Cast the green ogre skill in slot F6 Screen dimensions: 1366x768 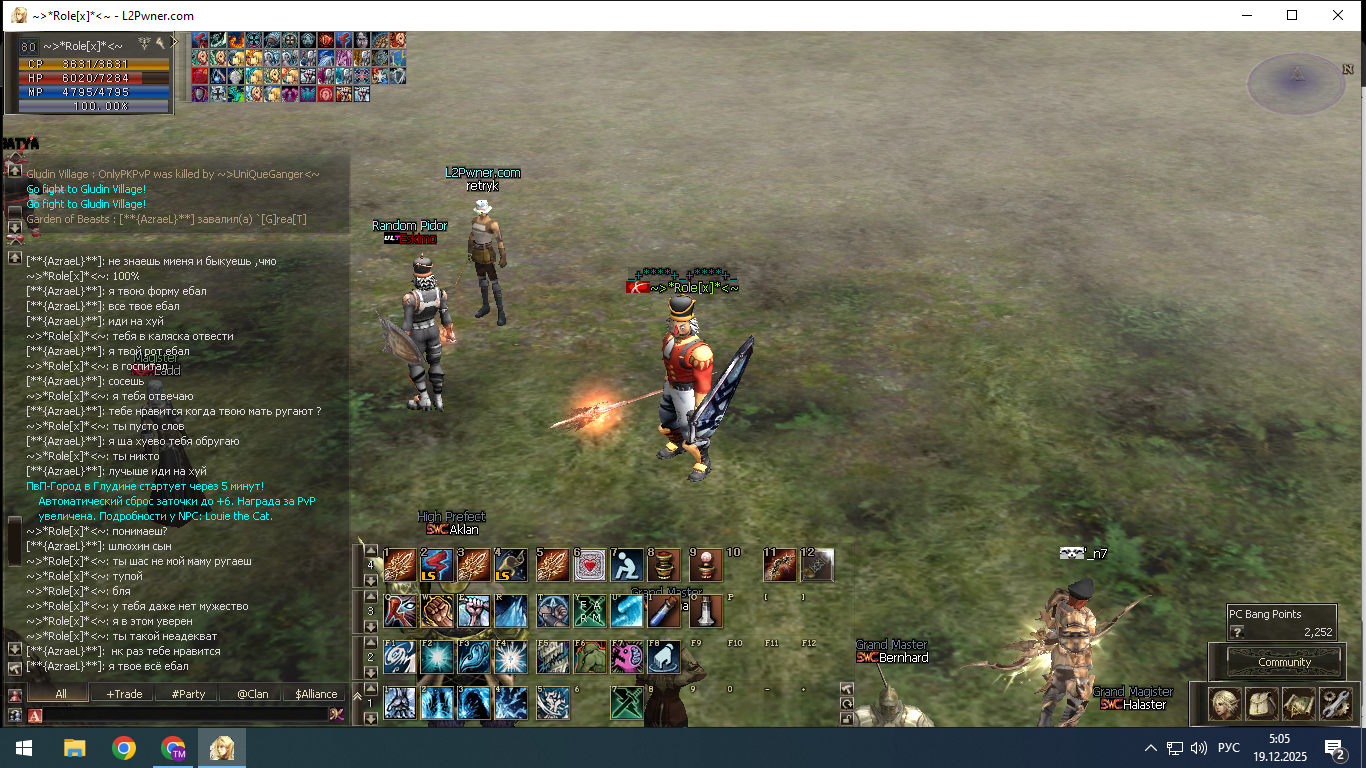(x=589, y=657)
